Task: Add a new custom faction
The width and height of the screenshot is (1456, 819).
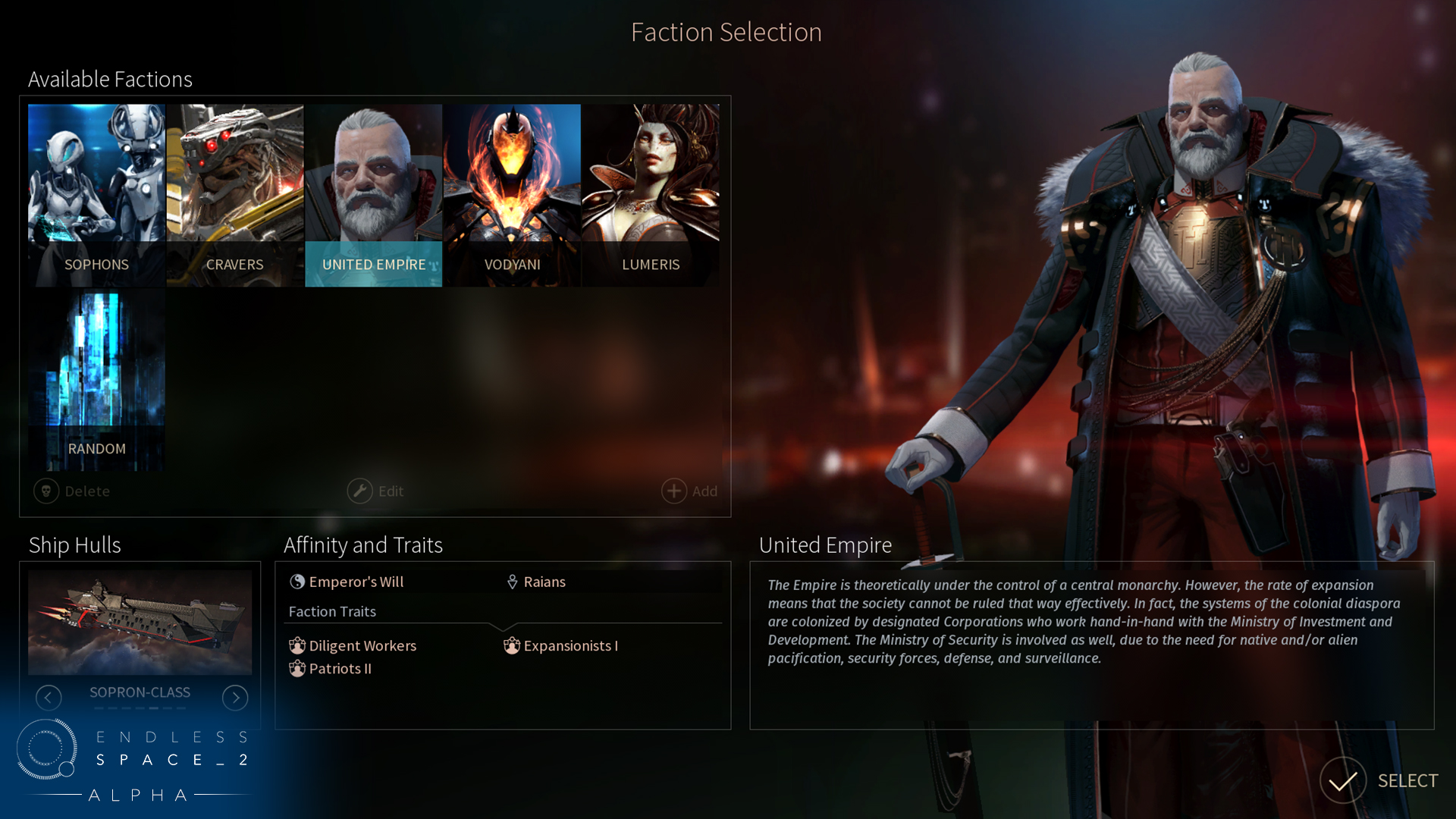Action: pyautogui.click(x=689, y=491)
